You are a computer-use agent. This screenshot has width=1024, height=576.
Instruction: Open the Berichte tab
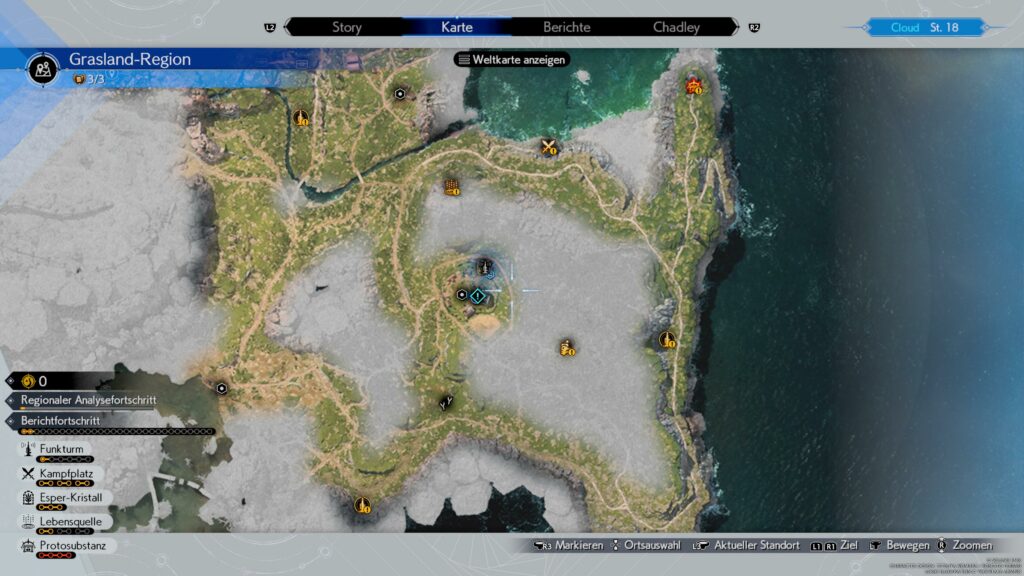[566, 27]
